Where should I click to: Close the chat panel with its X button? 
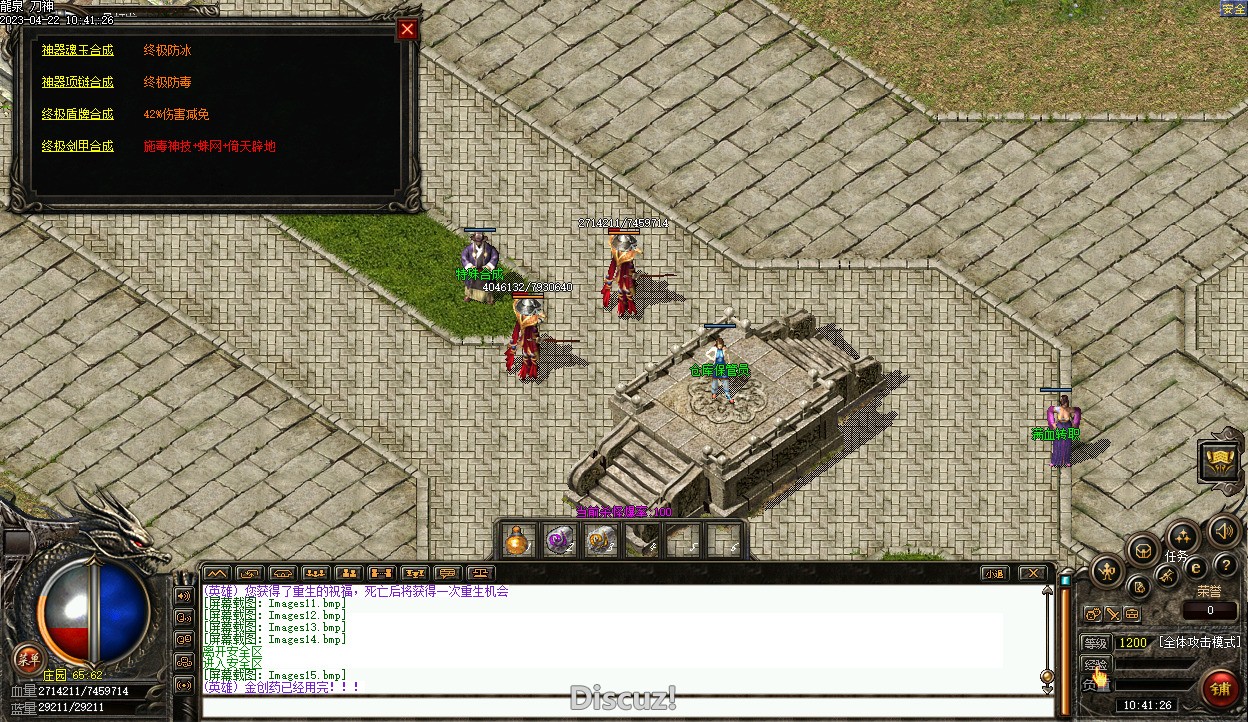[1032, 573]
